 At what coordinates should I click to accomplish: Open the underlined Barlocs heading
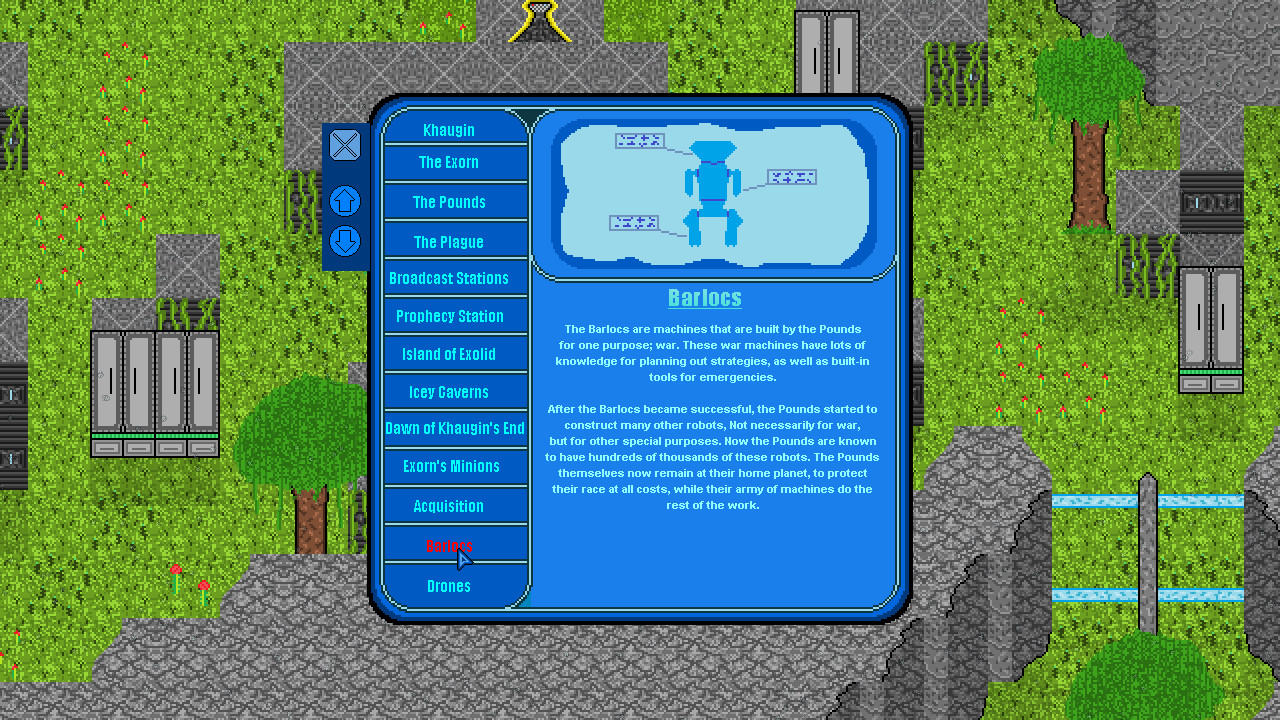(704, 297)
